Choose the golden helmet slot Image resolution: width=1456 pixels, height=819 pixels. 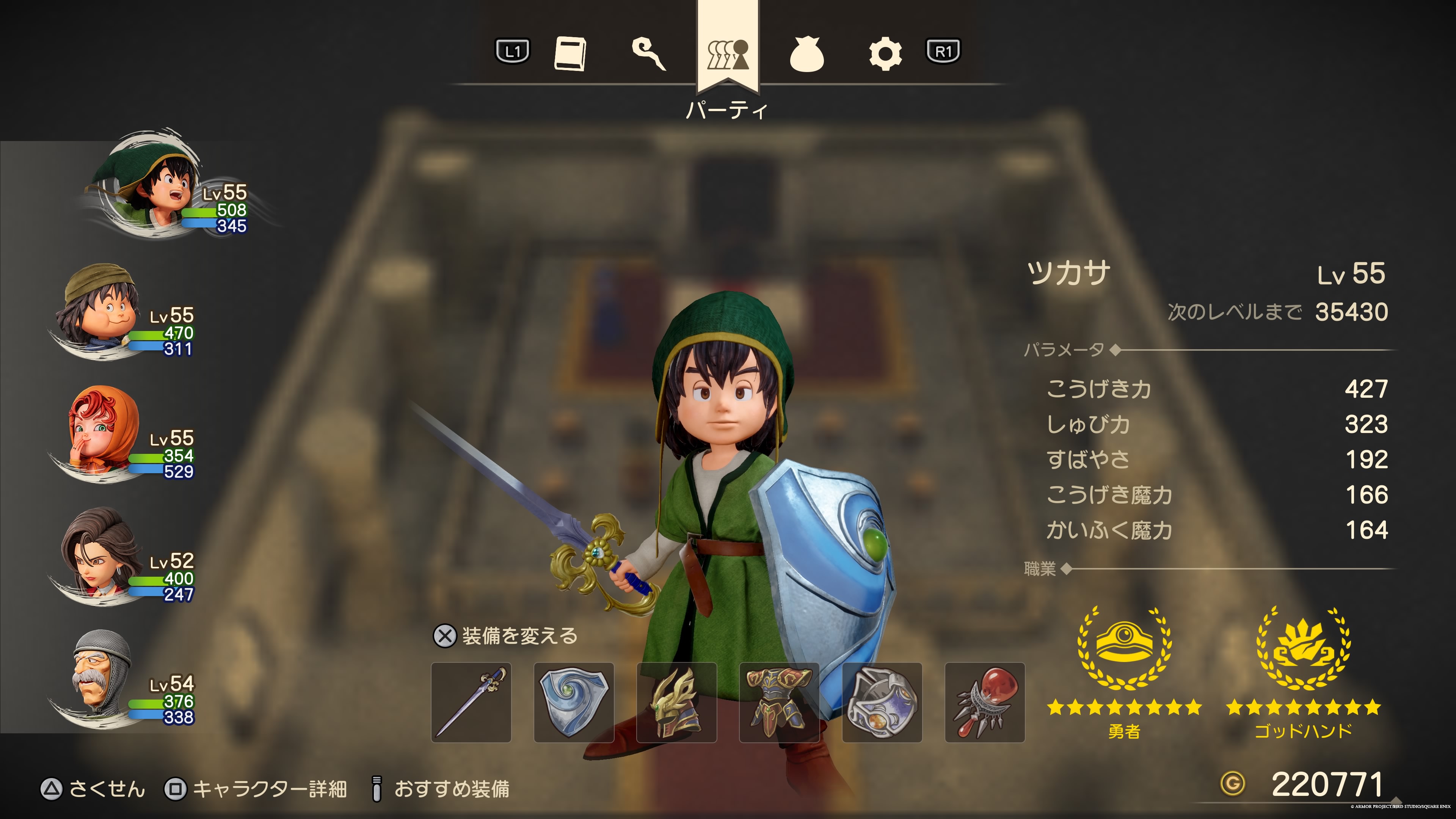pyautogui.click(x=676, y=703)
